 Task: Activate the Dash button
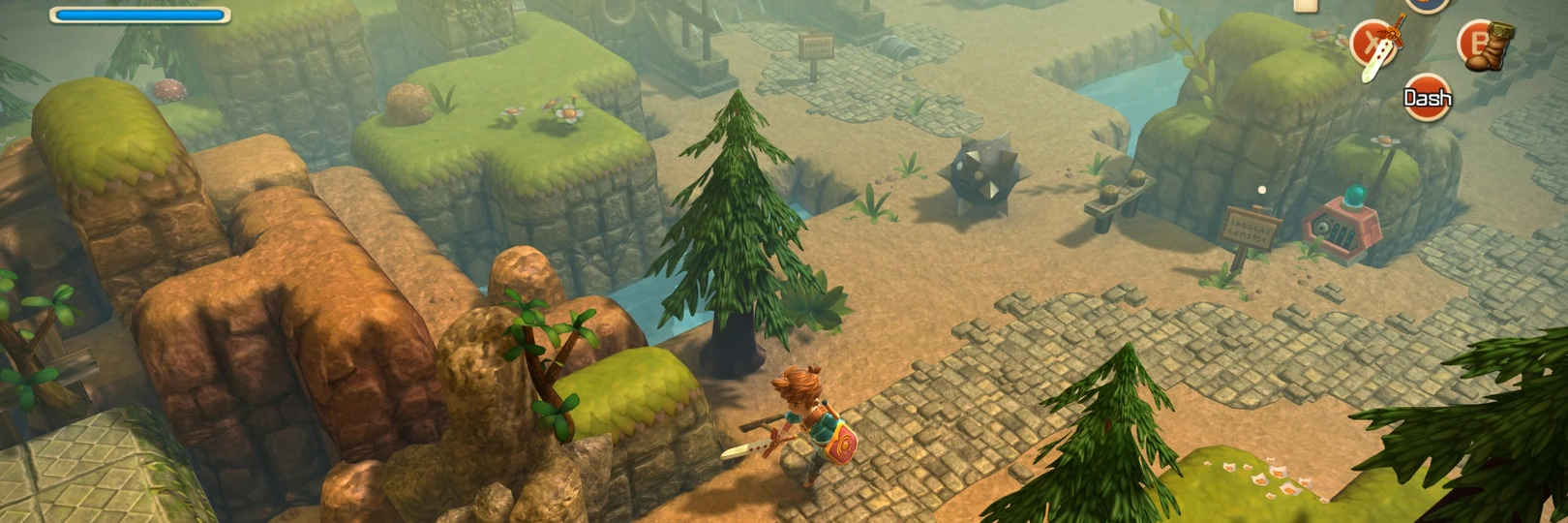tap(1428, 98)
